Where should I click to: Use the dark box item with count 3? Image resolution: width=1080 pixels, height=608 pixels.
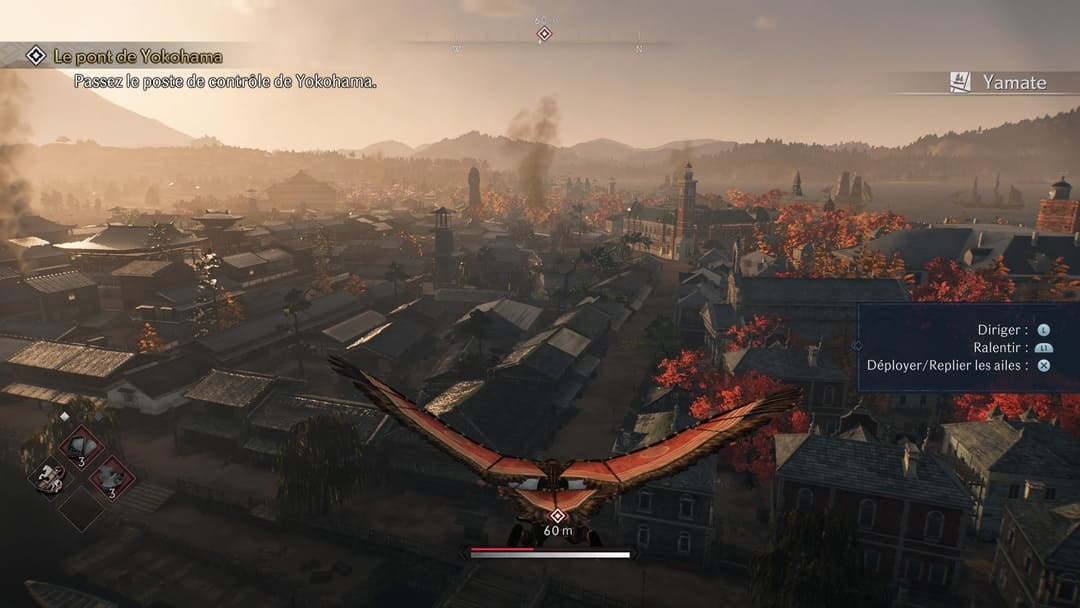coord(81,445)
